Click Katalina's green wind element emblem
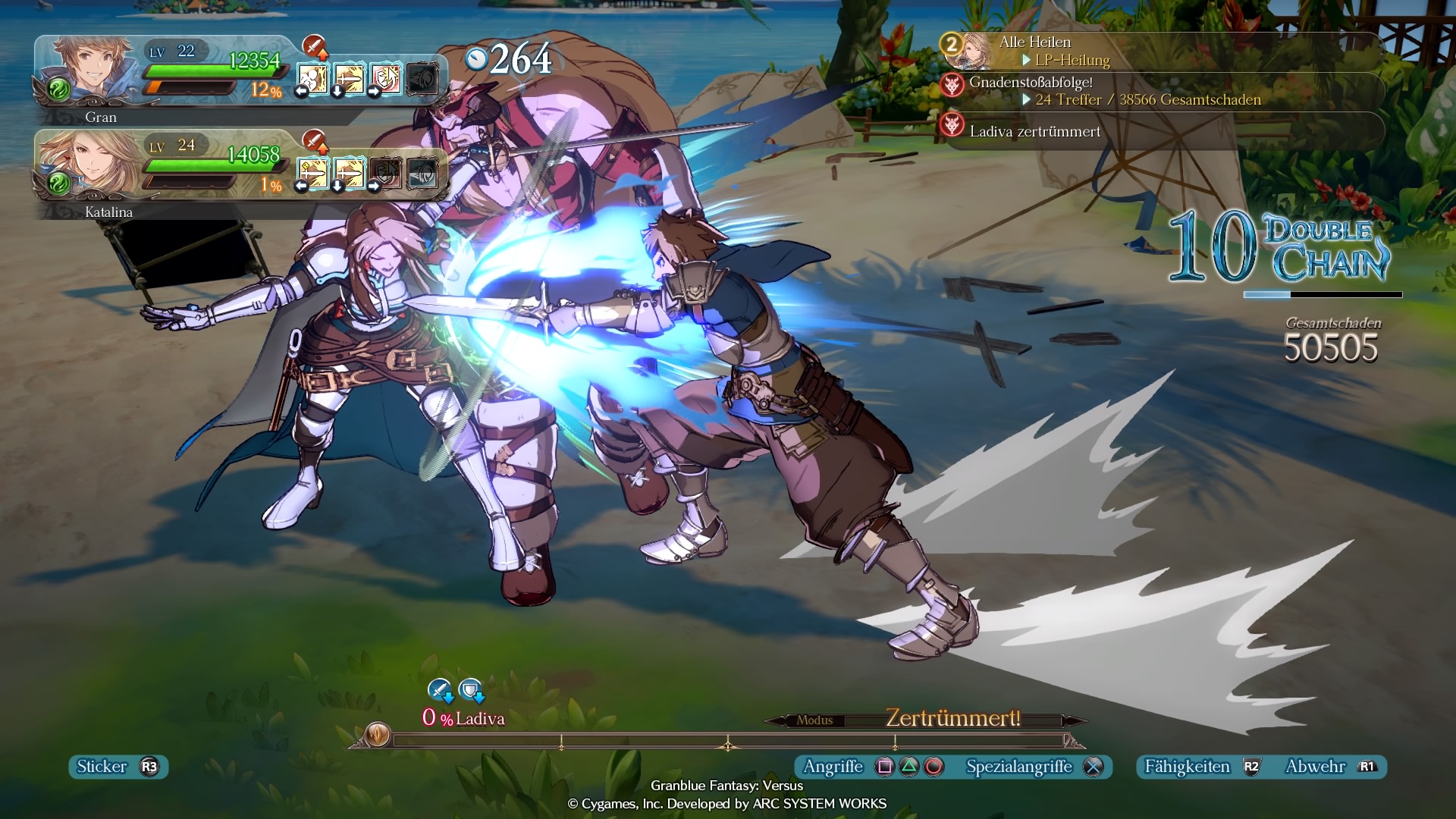Viewport: 1456px width, 819px height. (58, 184)
